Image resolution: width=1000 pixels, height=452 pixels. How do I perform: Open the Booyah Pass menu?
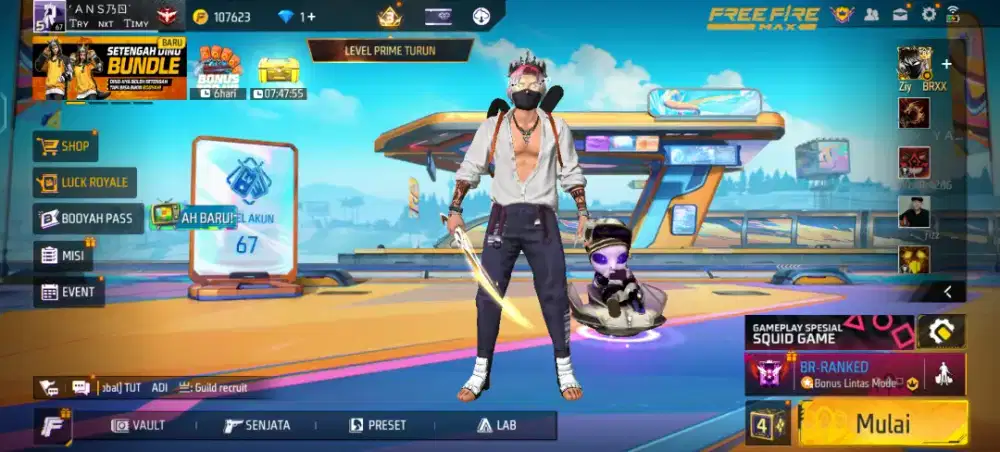[88, 218]
